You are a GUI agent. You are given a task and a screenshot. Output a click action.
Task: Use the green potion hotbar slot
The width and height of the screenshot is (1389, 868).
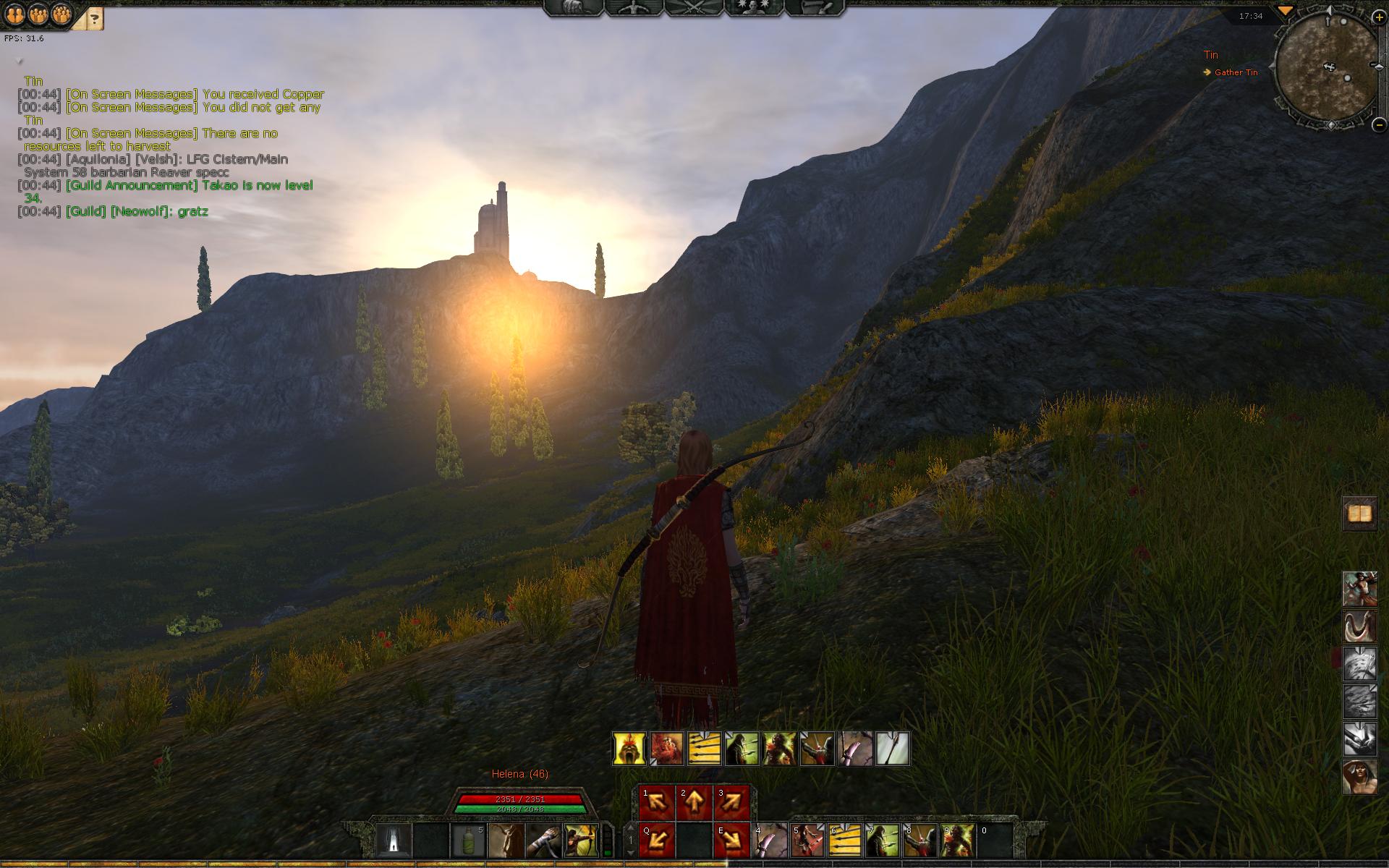click(x=468, y=841)
